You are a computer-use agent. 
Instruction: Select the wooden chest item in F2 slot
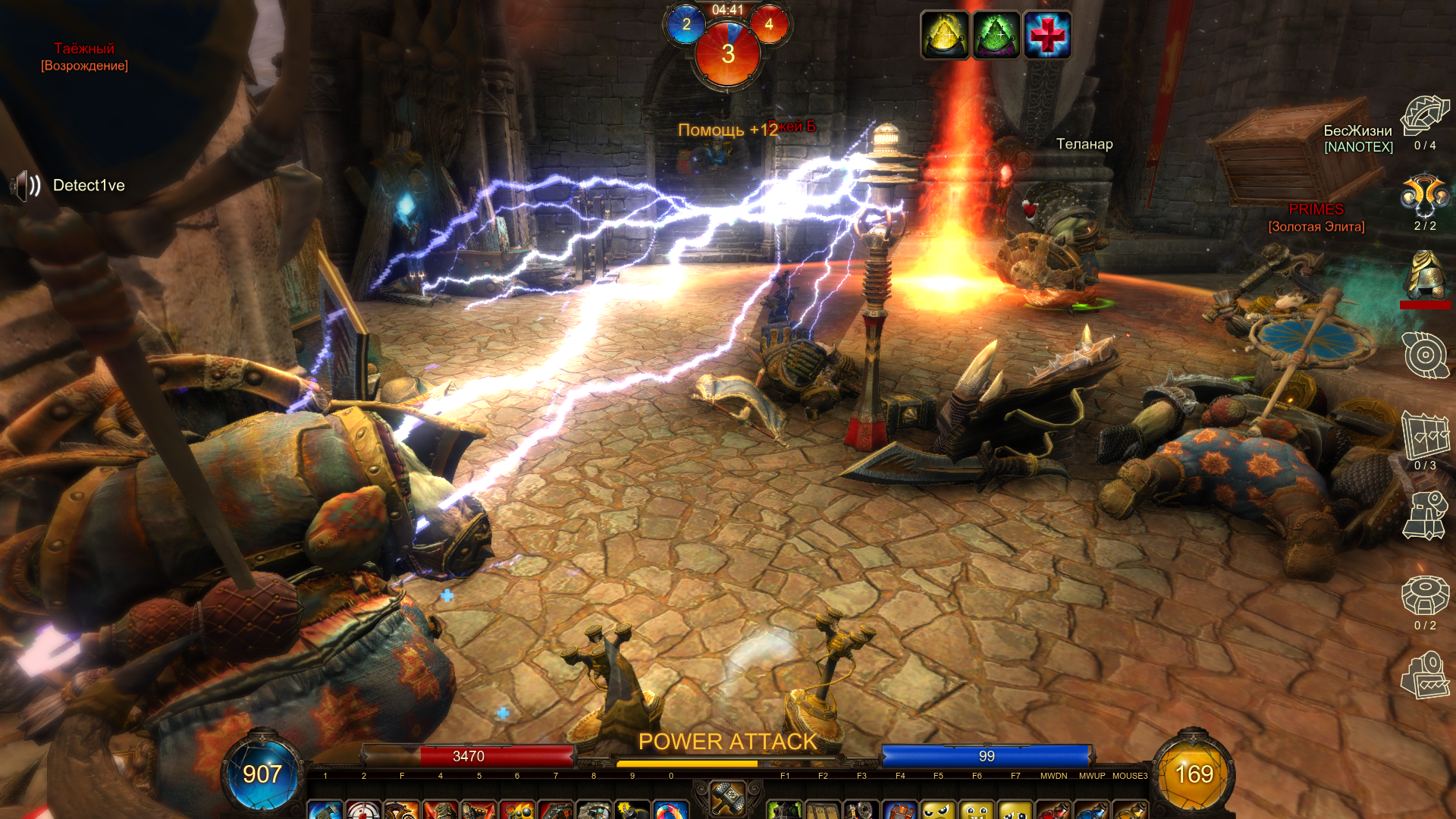coord(823,811)
